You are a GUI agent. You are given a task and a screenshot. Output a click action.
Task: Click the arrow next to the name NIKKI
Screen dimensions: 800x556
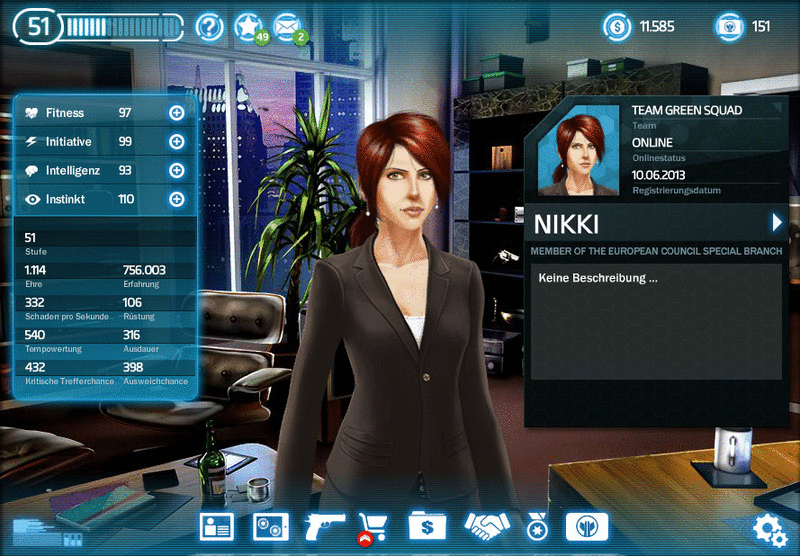(776, 222)
